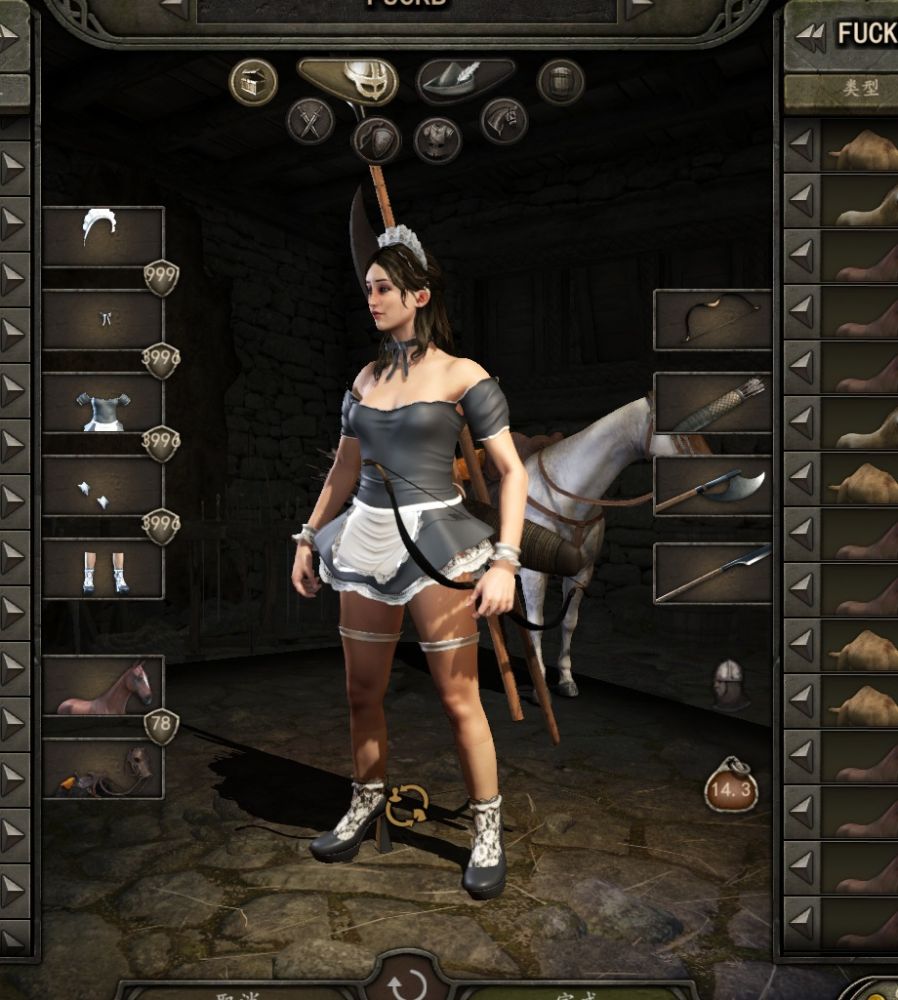
Task: Select the brown horse mount slot
Action: (103, 686)
